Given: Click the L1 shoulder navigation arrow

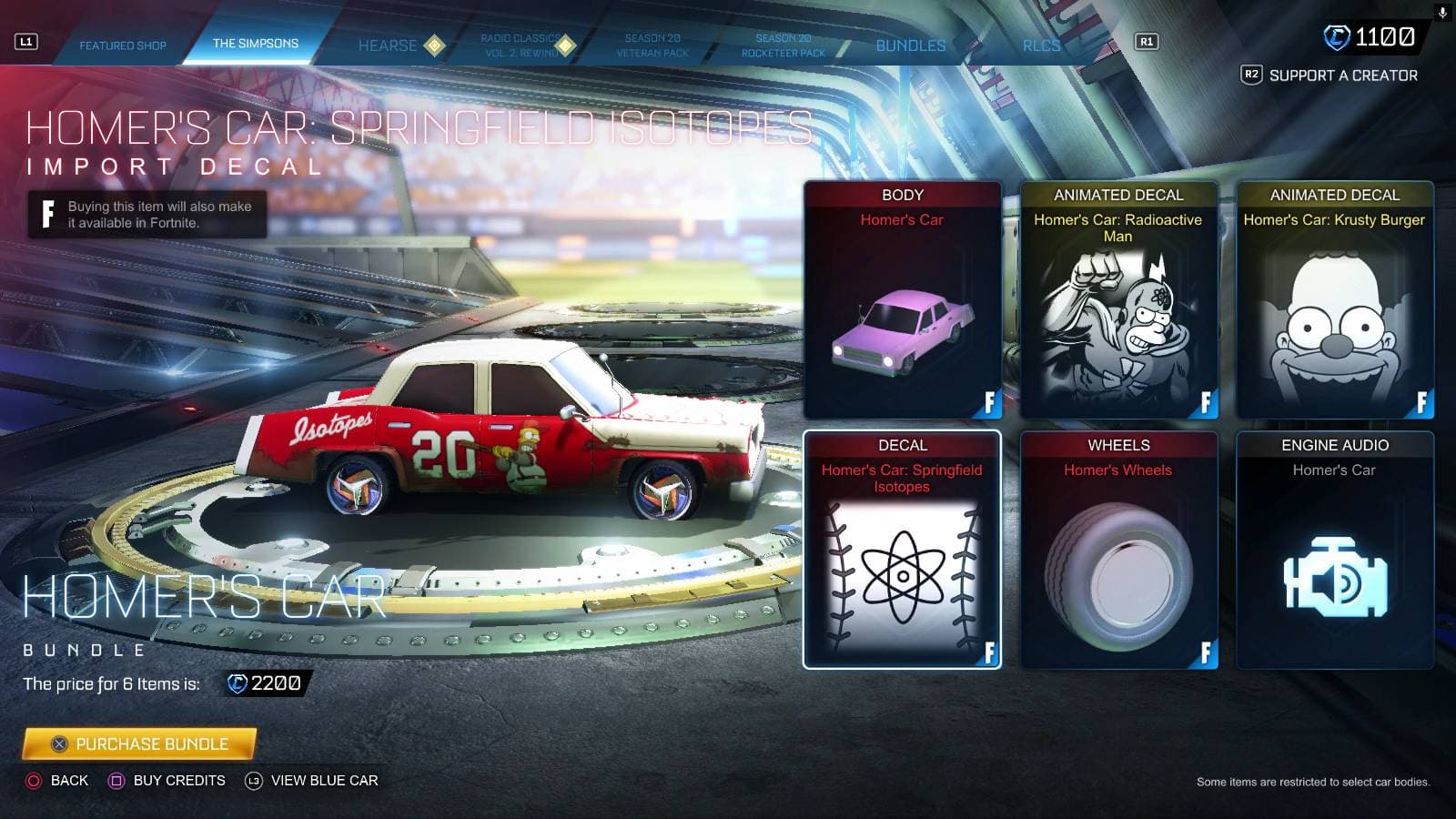Looking at the screenshot, I should (x=25, y=39).
